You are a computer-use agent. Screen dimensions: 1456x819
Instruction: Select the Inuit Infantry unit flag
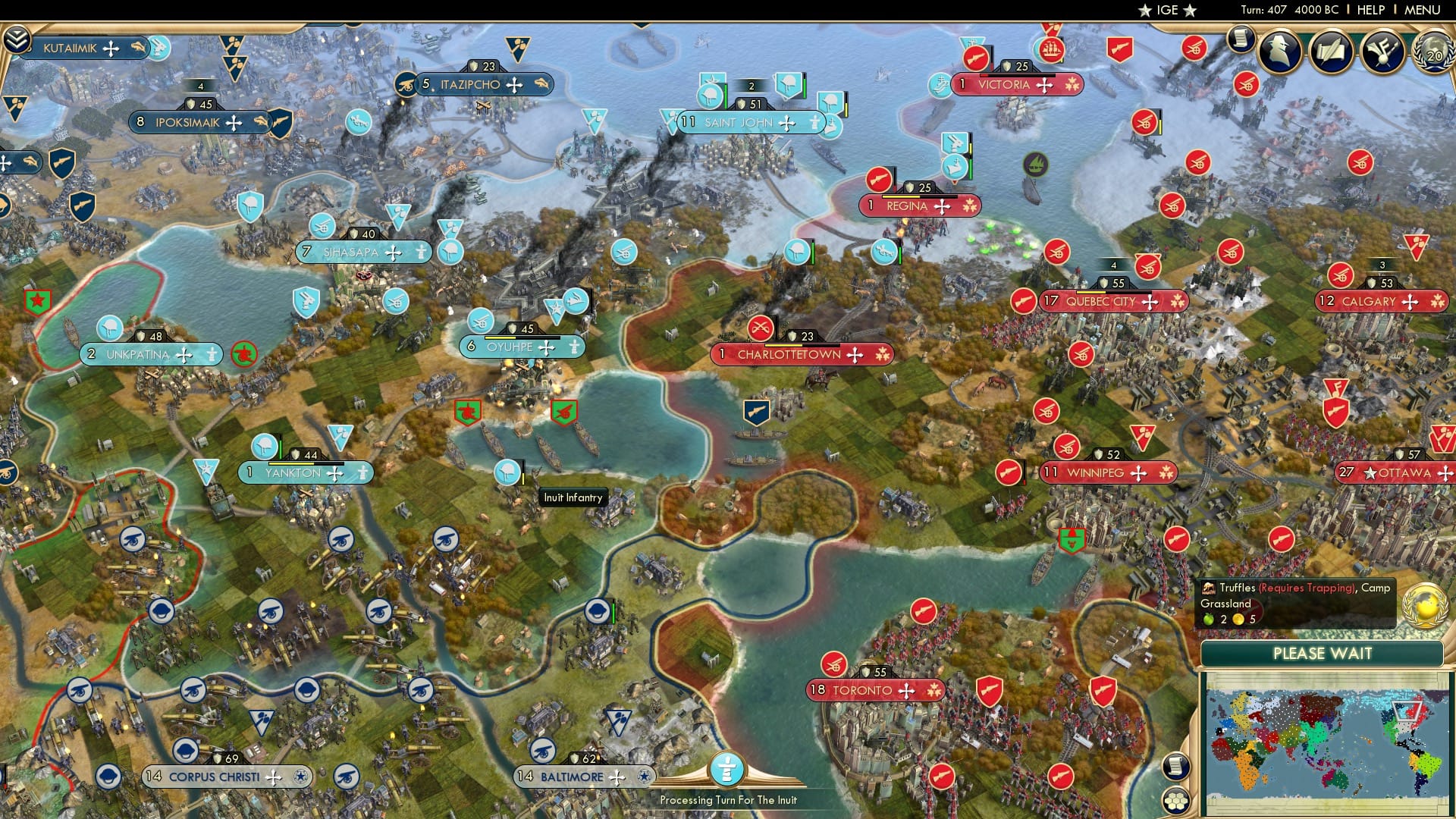tap(507, 472)
